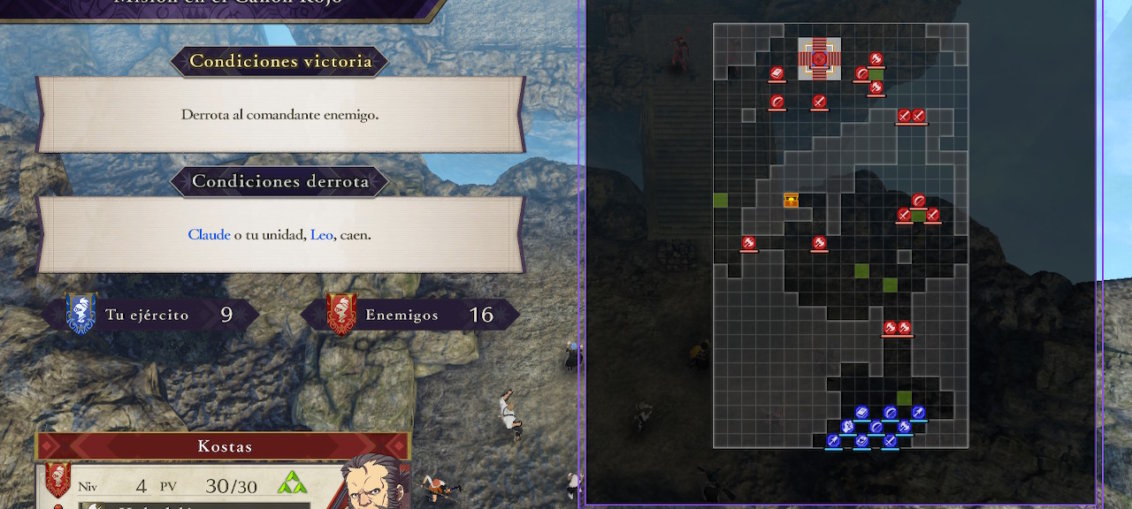Select the treasure chest marker on the map
The height and width of the screenshot is (509, 1132).
[791, 200]
